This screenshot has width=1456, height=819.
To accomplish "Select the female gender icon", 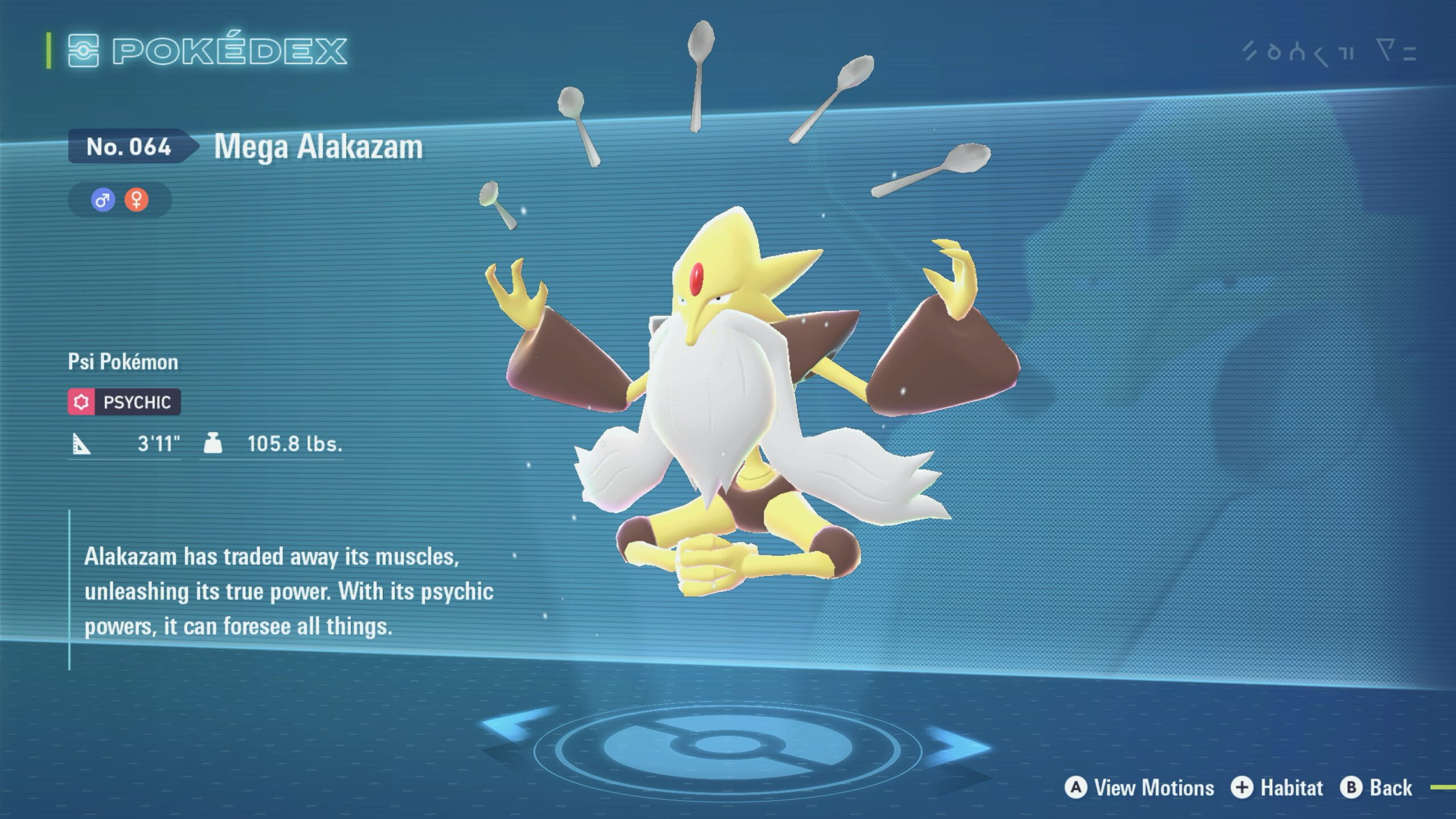I will (136, 200).
